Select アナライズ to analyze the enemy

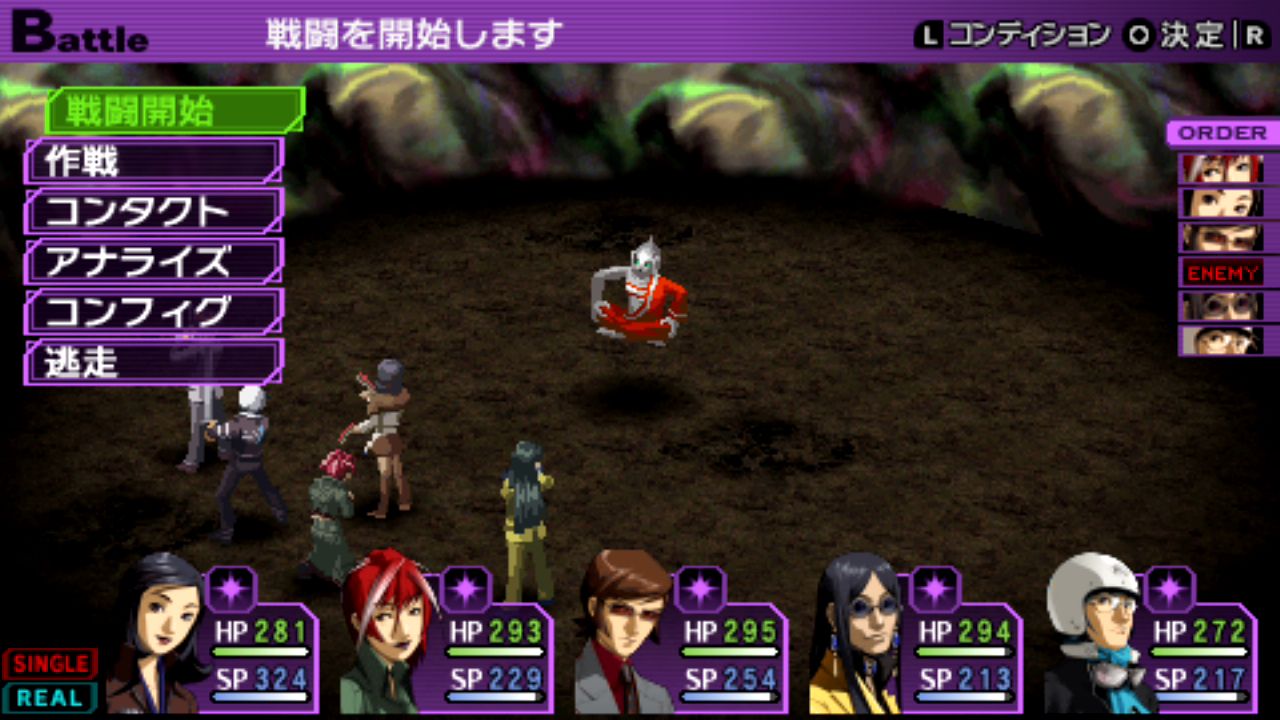[x=153, y=262]
